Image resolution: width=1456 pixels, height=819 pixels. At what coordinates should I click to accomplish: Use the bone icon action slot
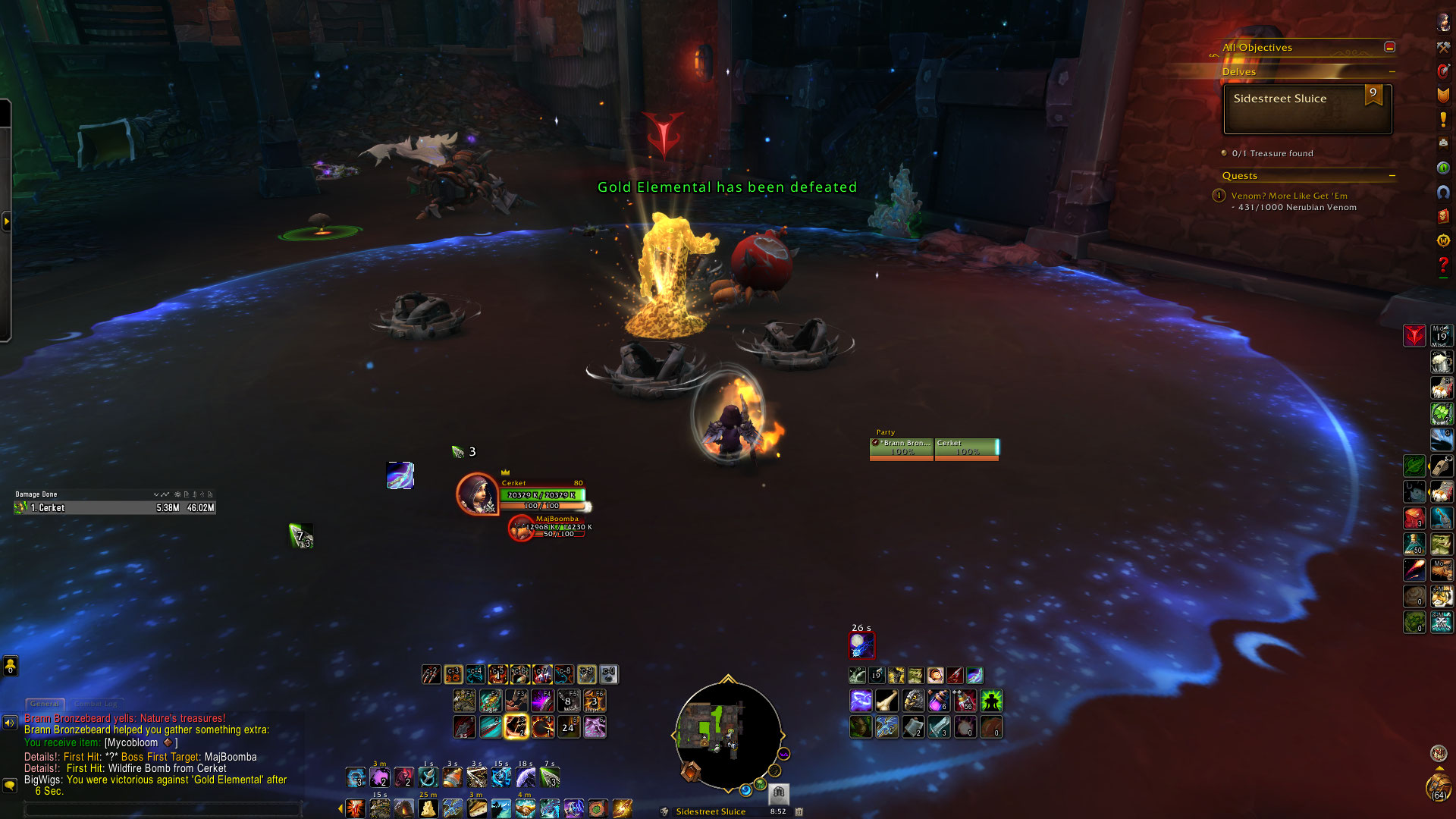(886, 701)
